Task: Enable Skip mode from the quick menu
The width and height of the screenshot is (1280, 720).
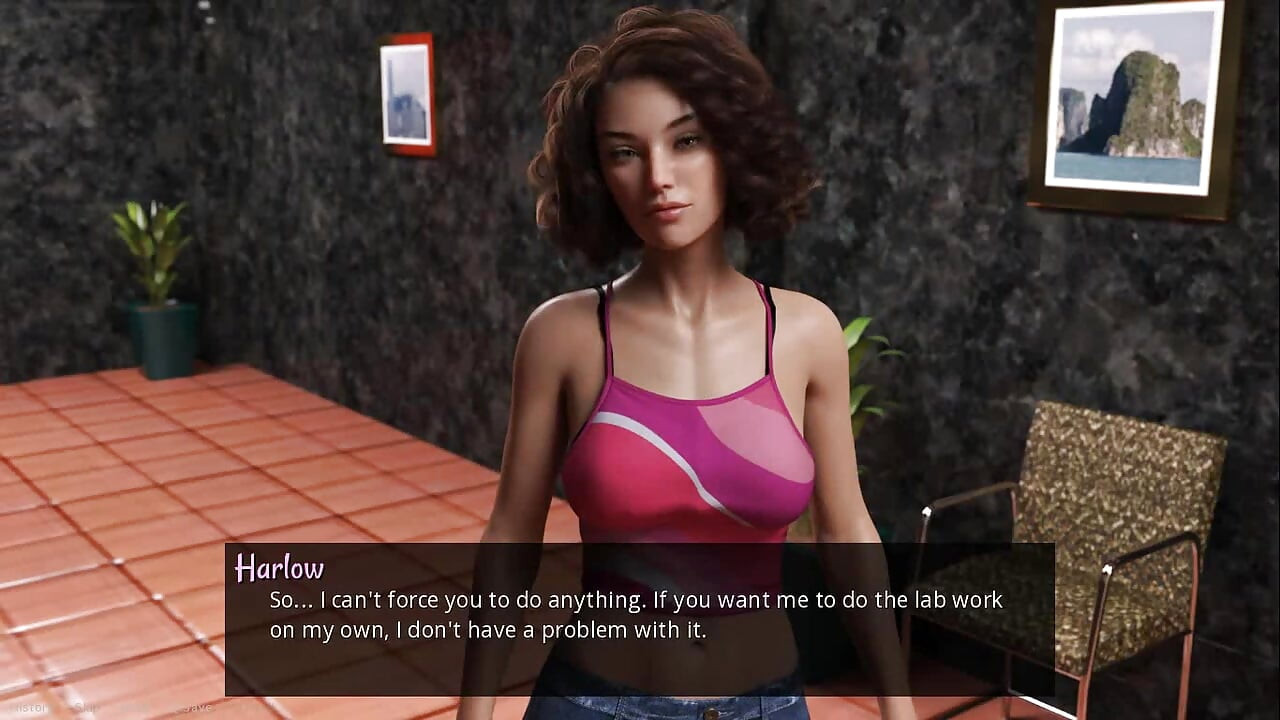Action: [90, 705]
